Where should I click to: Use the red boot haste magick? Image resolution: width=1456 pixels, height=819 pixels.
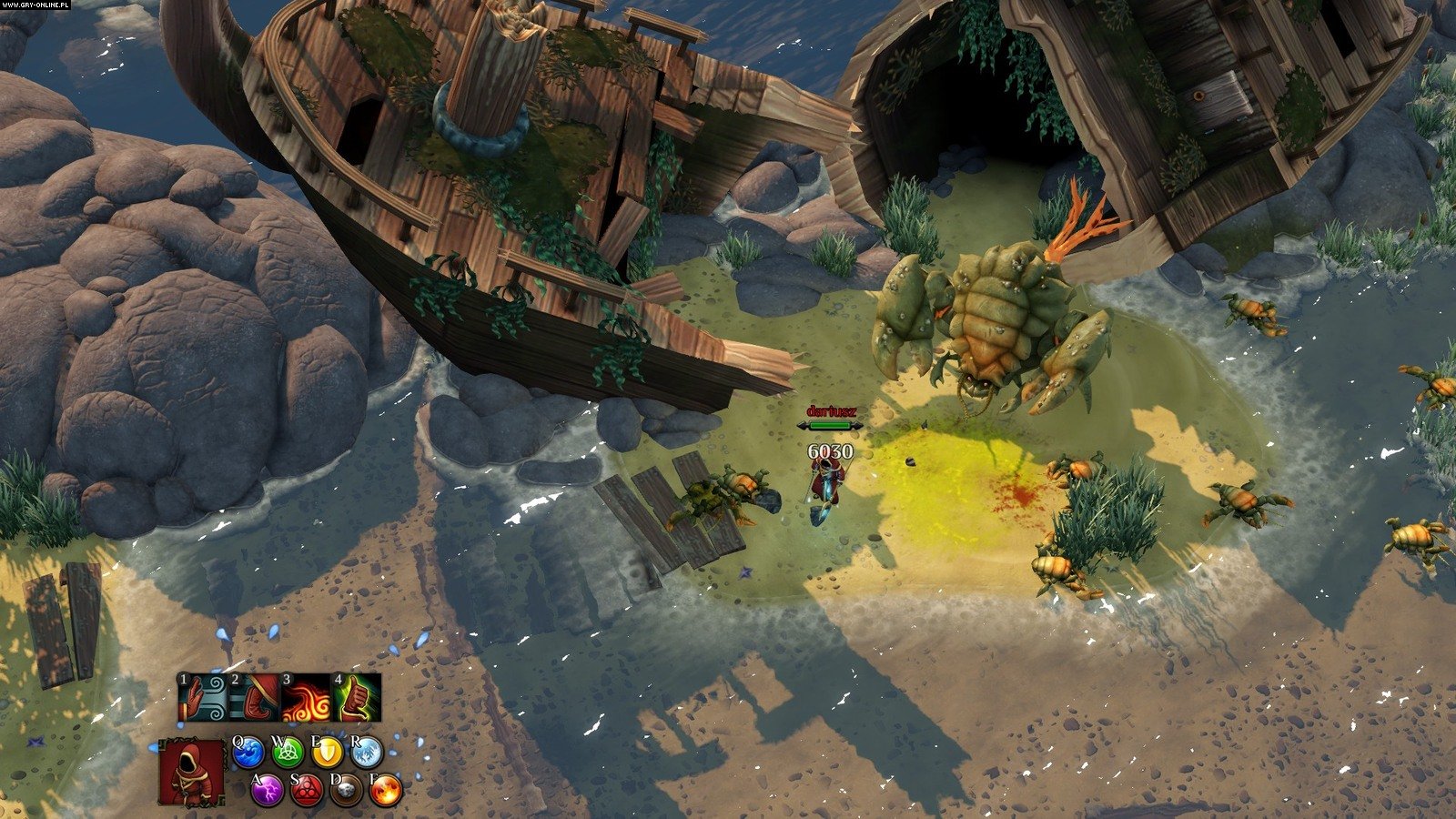(x=254, y=698)
